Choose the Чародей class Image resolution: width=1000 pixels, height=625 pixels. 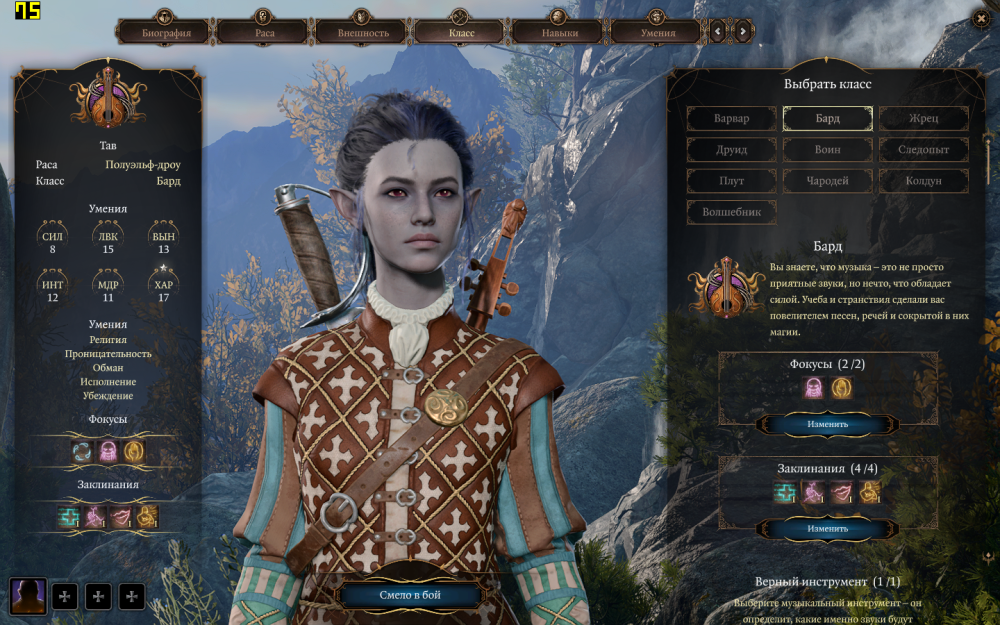[x=827, y=181]
